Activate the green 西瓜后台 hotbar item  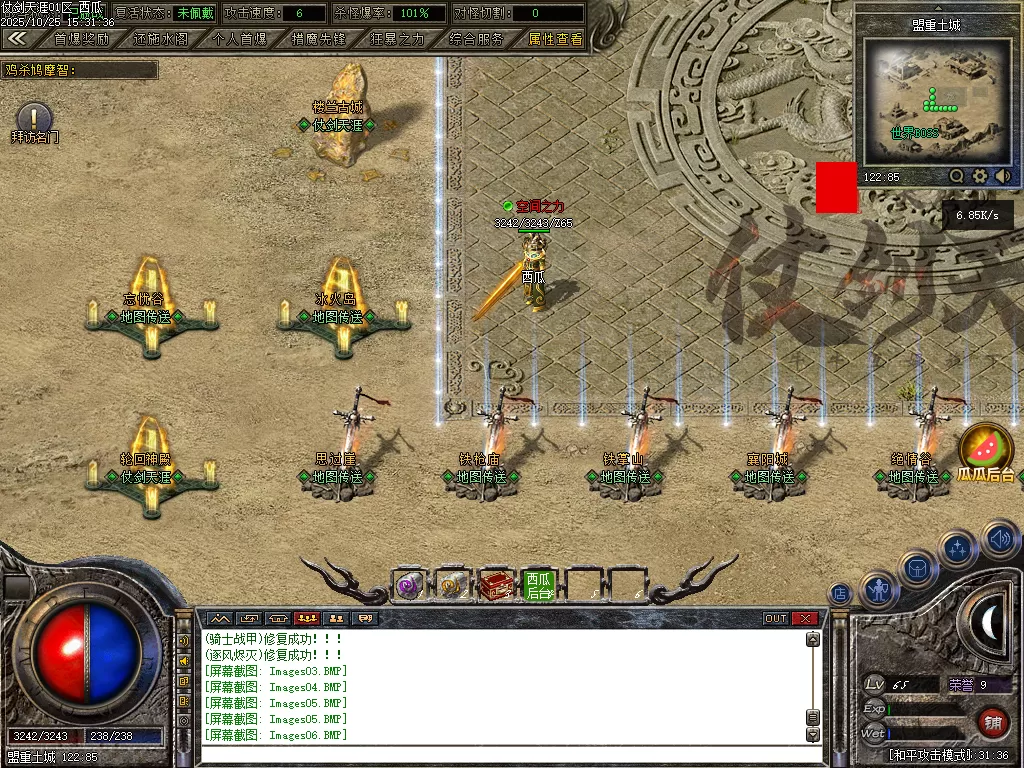coord(539,586)
